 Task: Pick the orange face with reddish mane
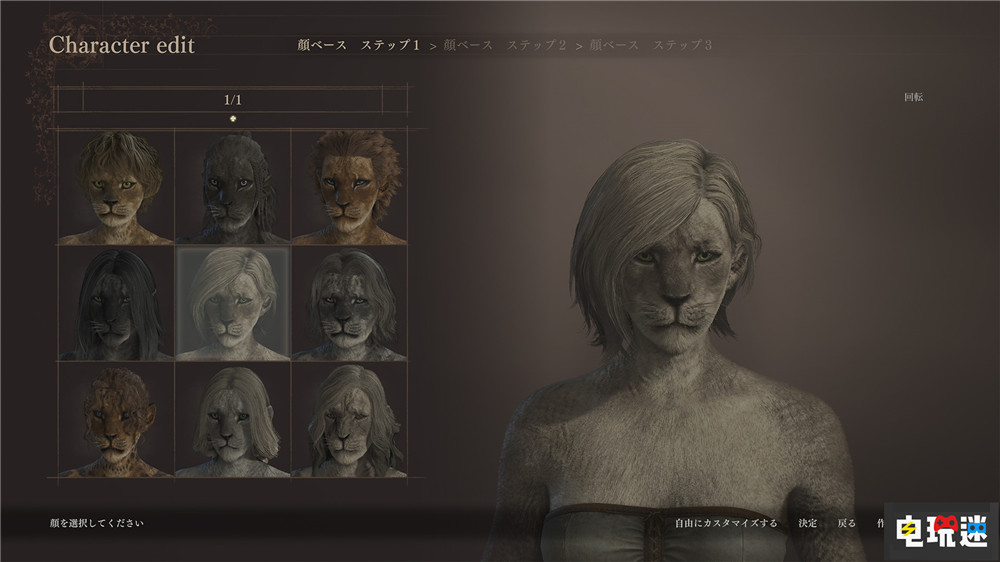[349, 187]
